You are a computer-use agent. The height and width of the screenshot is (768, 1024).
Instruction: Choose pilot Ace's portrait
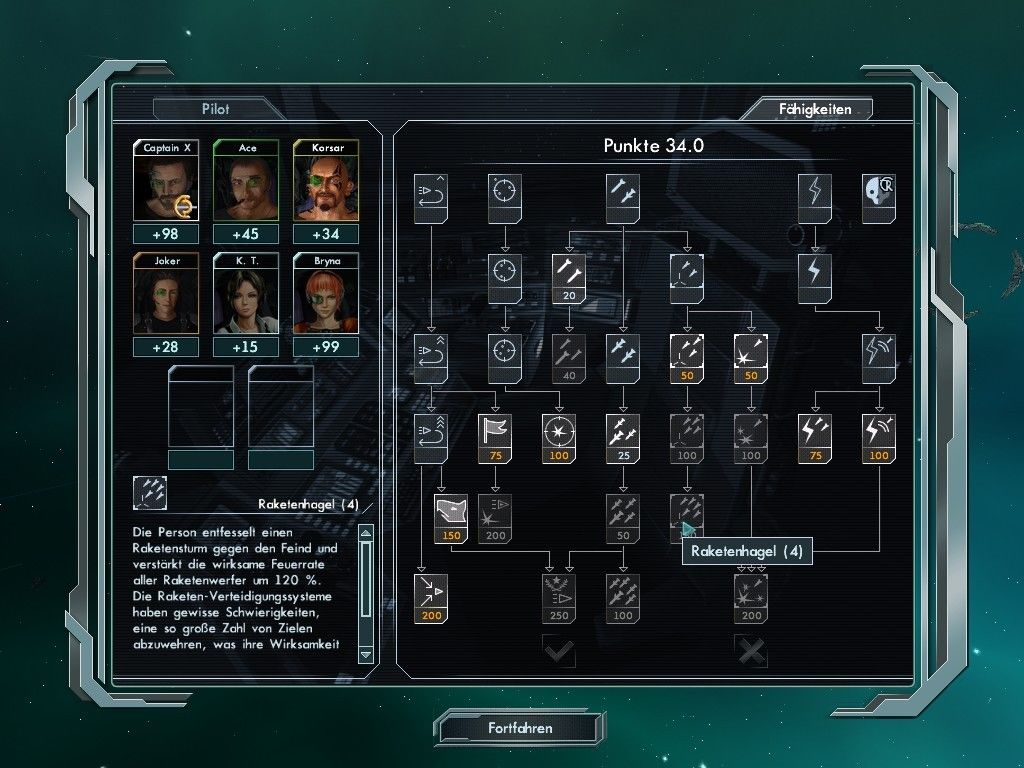(x=247, y=187)
